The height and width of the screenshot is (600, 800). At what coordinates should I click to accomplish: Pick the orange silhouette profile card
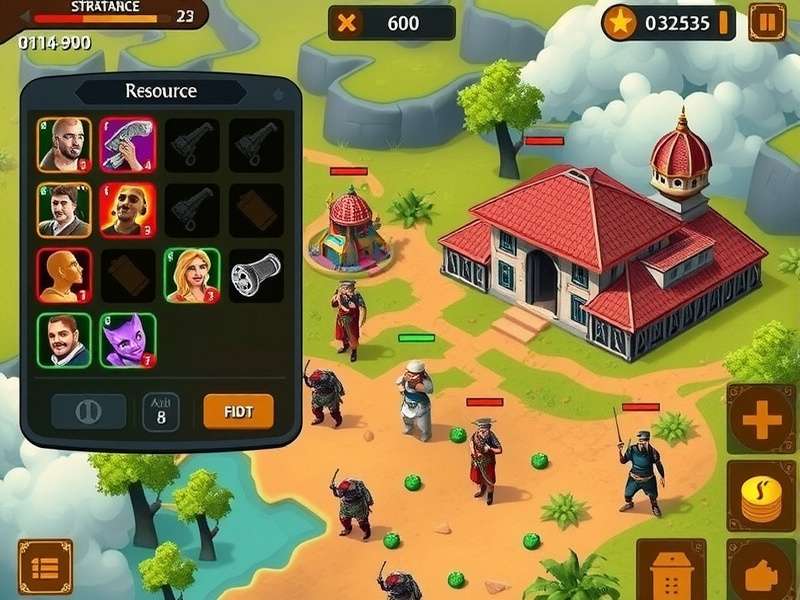click(64, 275)
